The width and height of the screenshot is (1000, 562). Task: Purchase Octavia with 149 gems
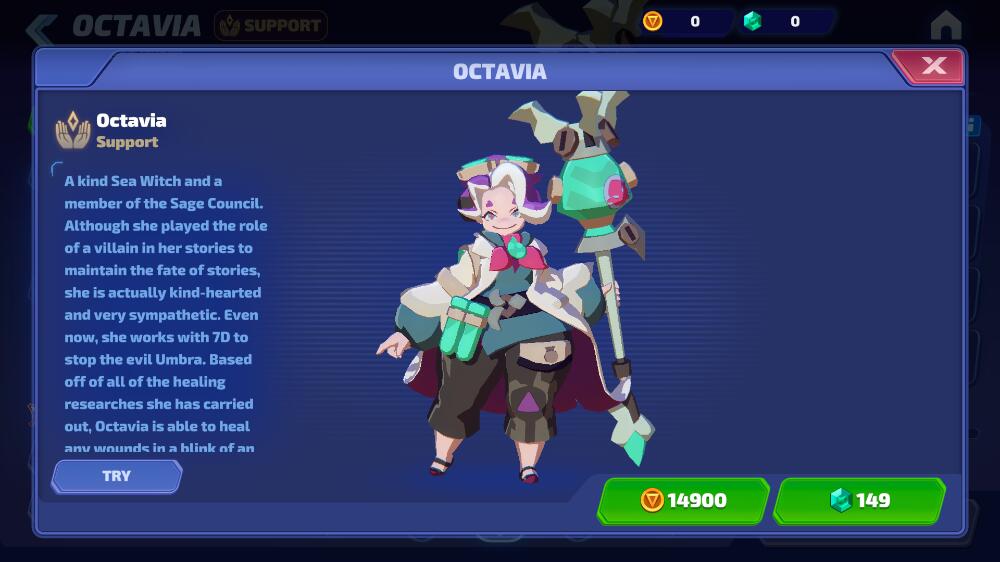tap(859, 500)
